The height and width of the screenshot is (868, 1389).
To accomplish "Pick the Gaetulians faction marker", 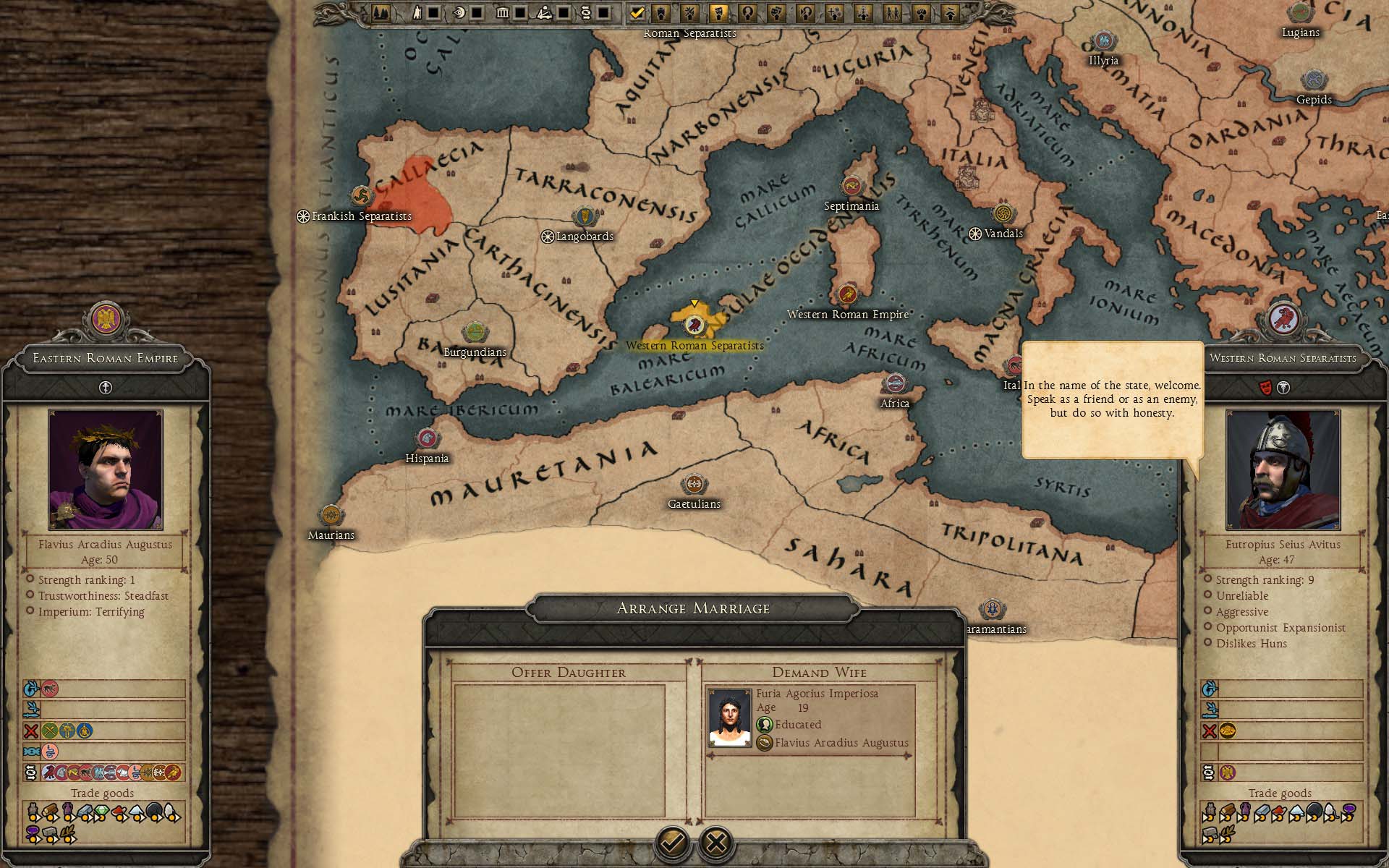I will tap(694, 485).
